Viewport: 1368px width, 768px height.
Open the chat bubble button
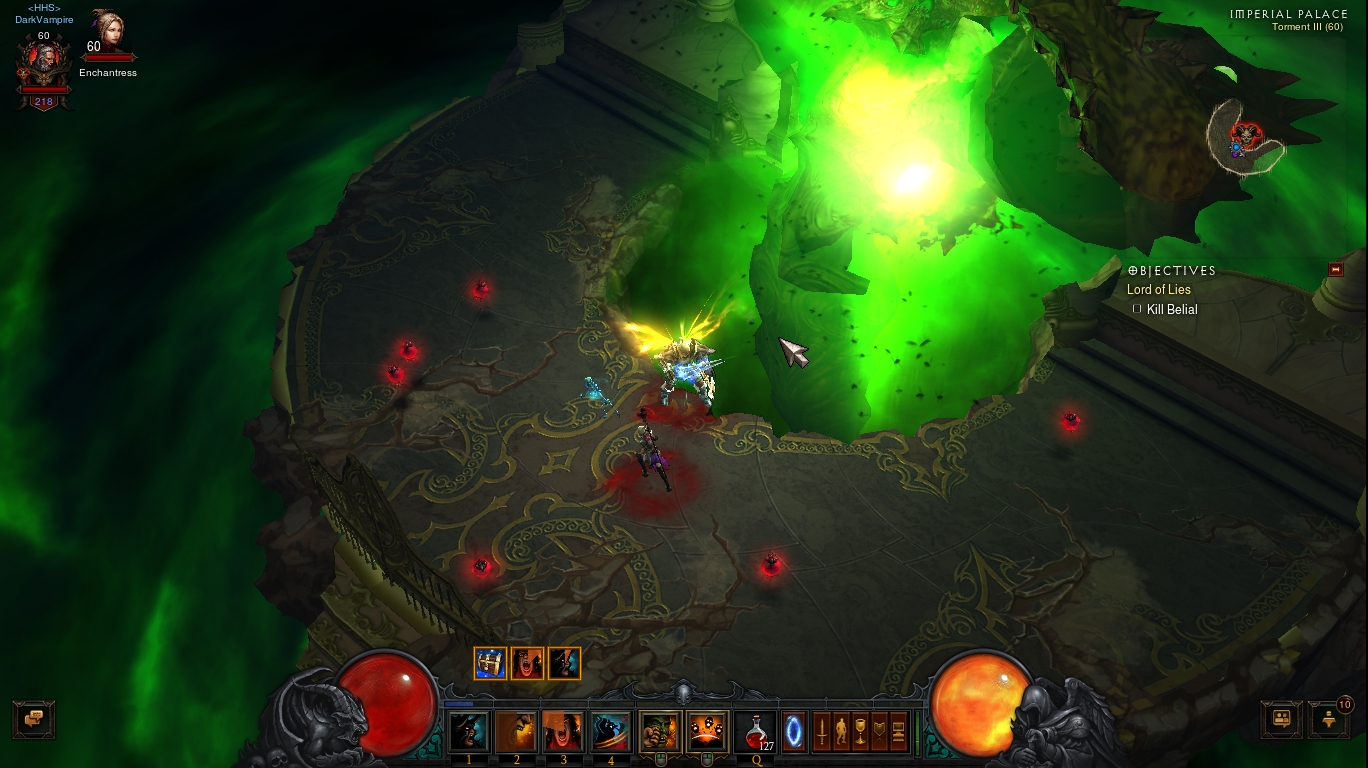click(34, 718)
